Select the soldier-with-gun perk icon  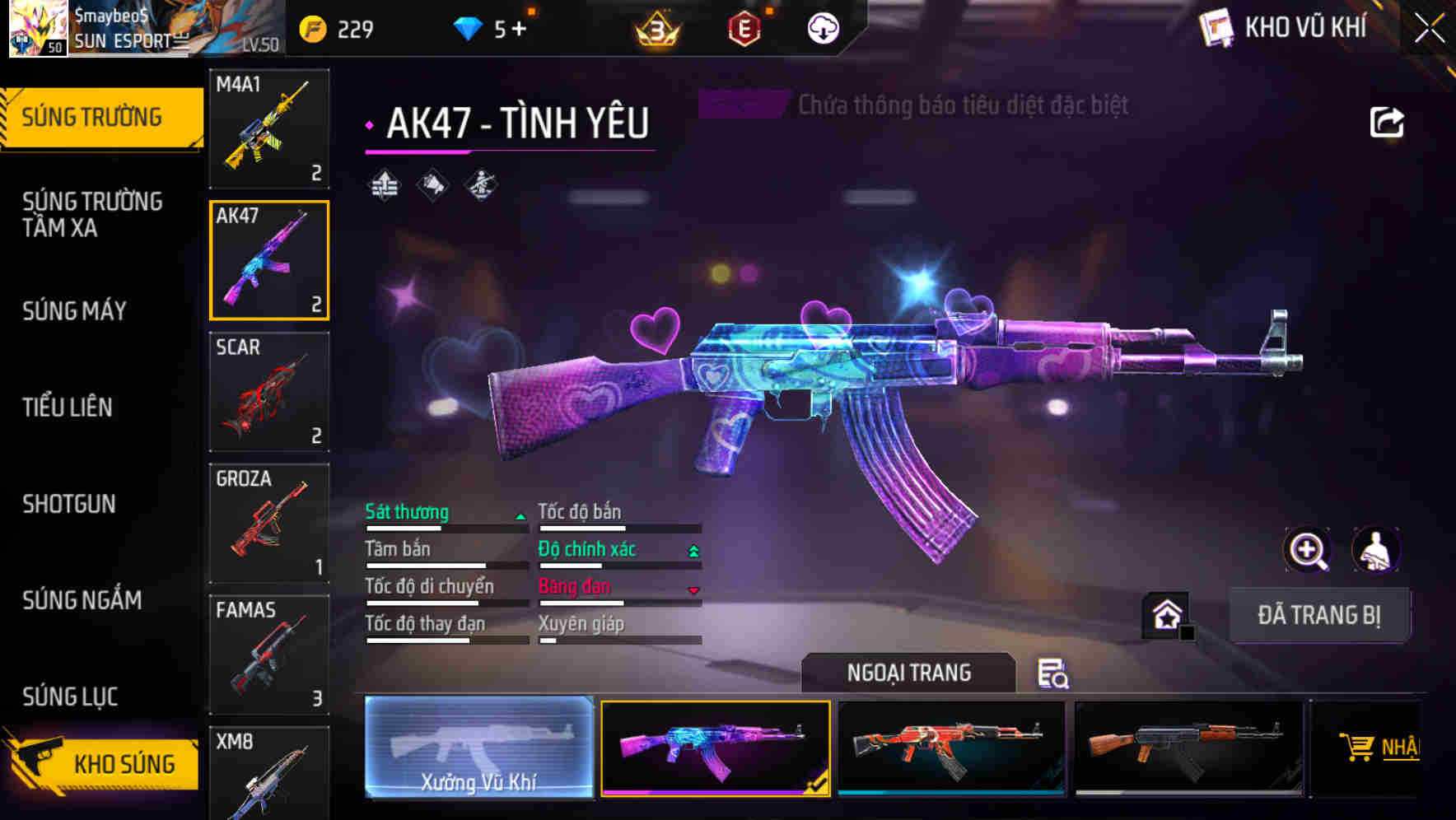point(481,186)
